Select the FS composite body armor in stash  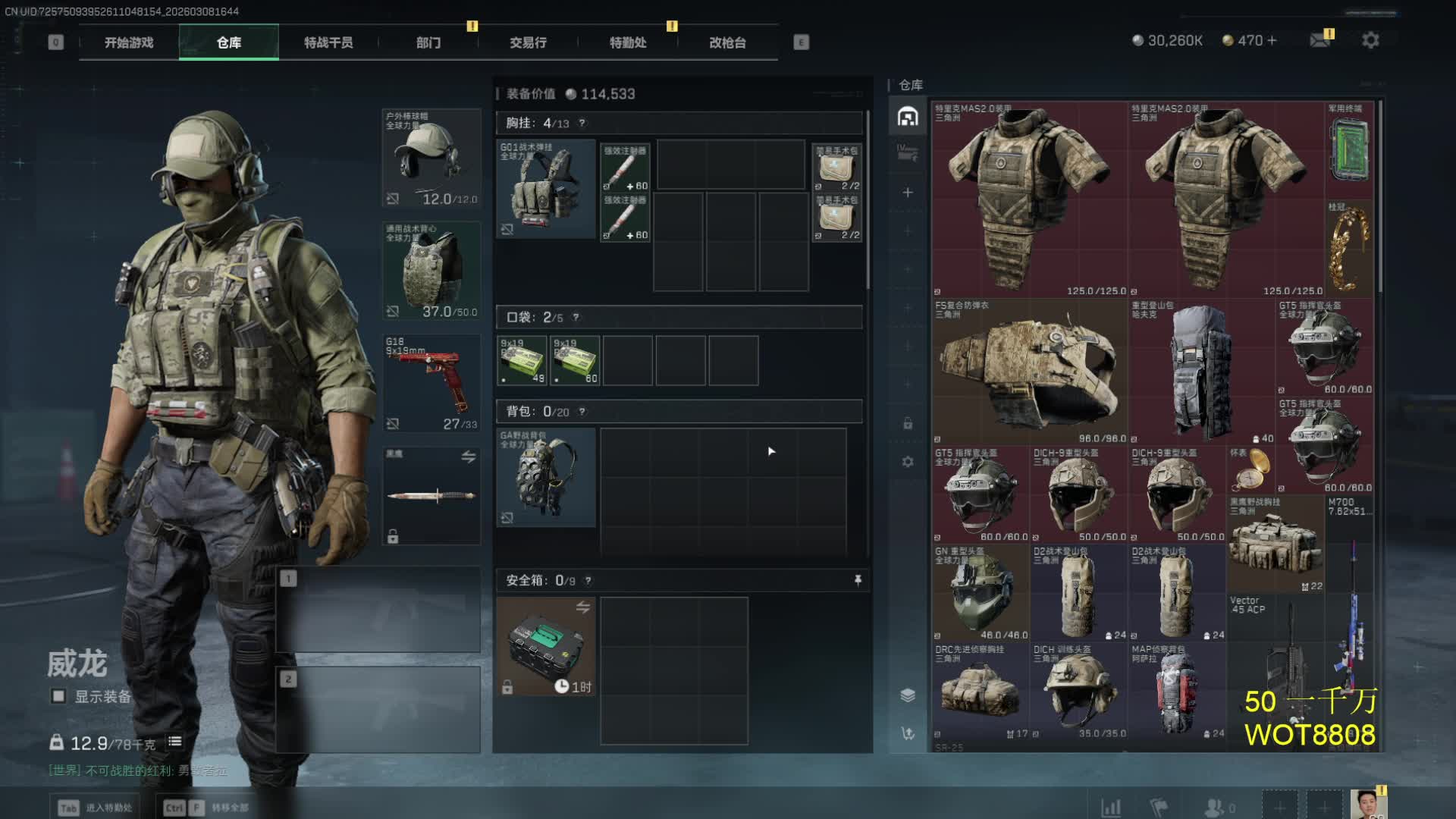tap(1028, 372)
